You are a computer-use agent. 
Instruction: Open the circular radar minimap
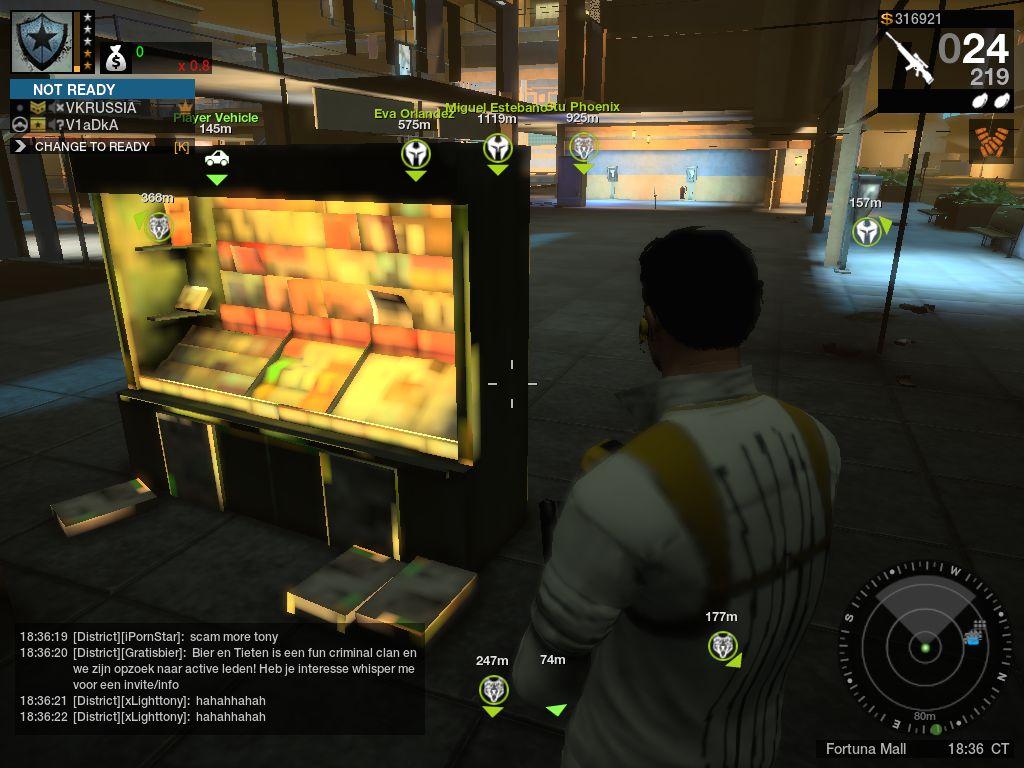[x=925, y=646]
